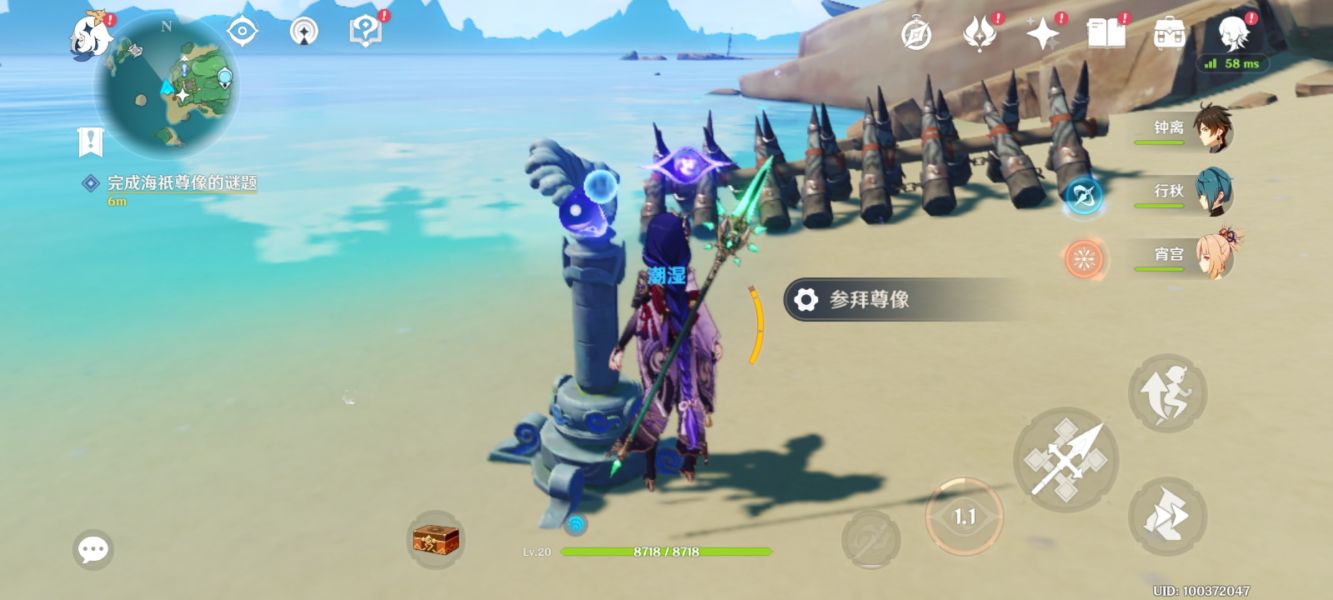The width and height of the screenshot is (1333, 600).
Task: Open the chat speech bubble
Action: coord(93,549)
